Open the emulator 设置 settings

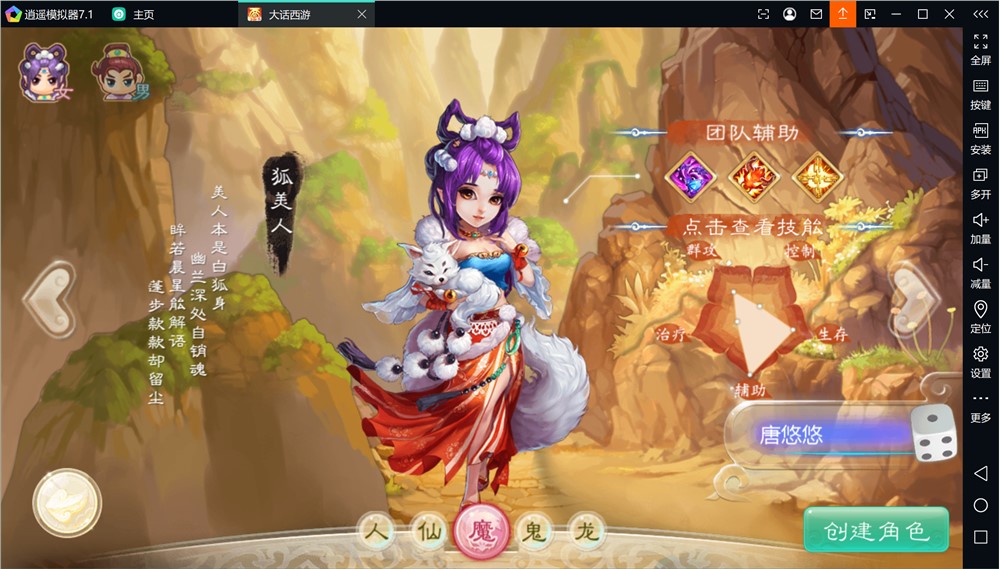click(x=980, y=361)
